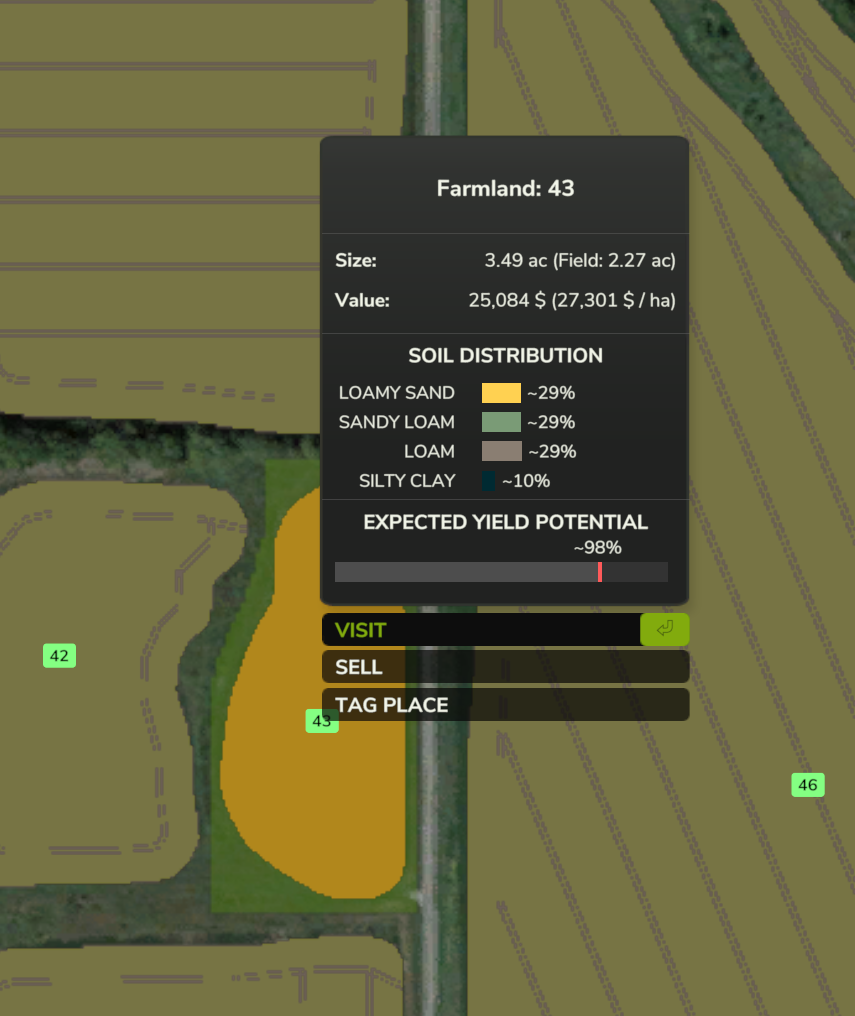Select the SELL option
Viewport: 855px width, 1016px height.
pos(504,667)
